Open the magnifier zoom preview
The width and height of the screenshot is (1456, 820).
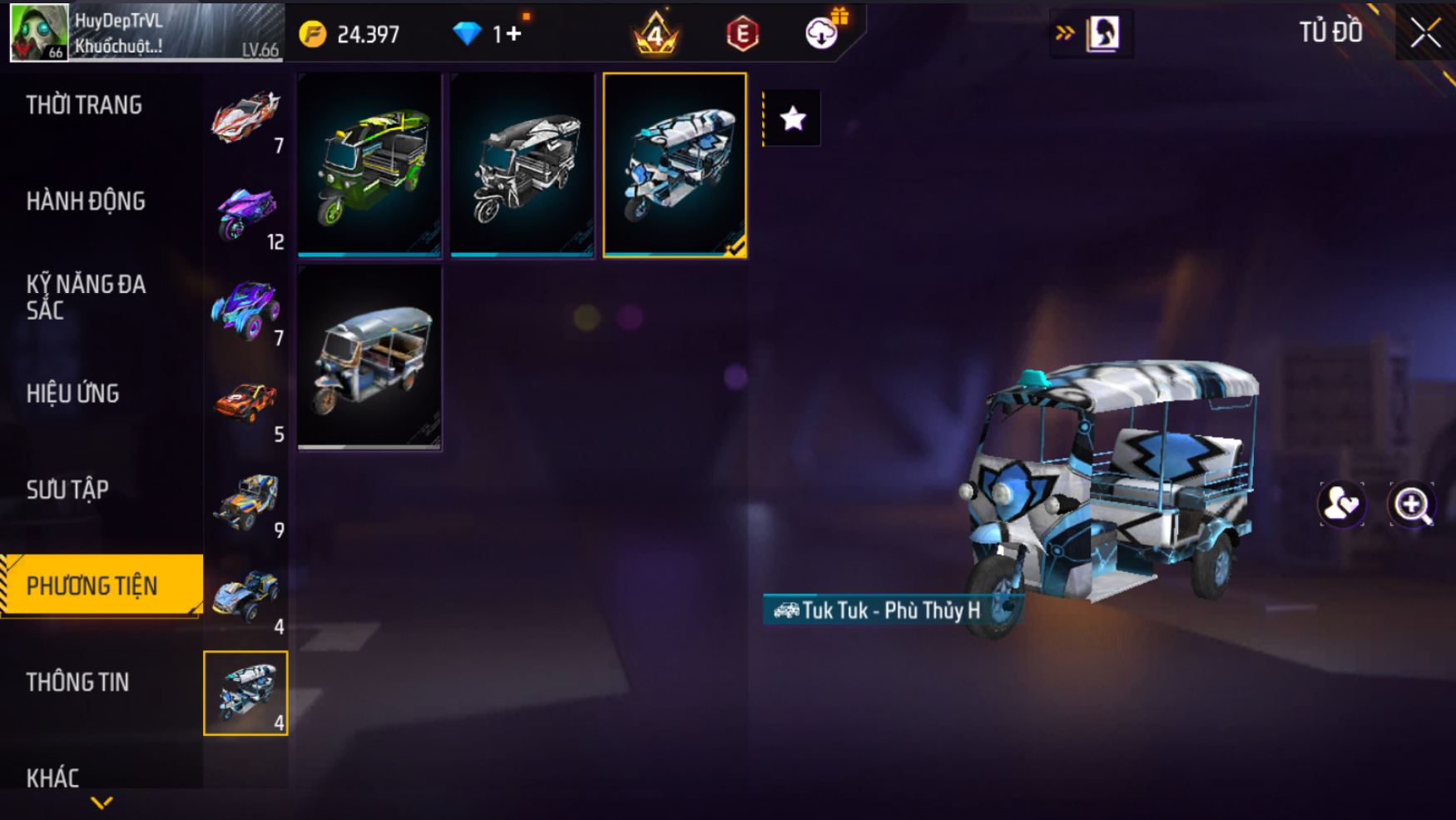coord(1412,504)
